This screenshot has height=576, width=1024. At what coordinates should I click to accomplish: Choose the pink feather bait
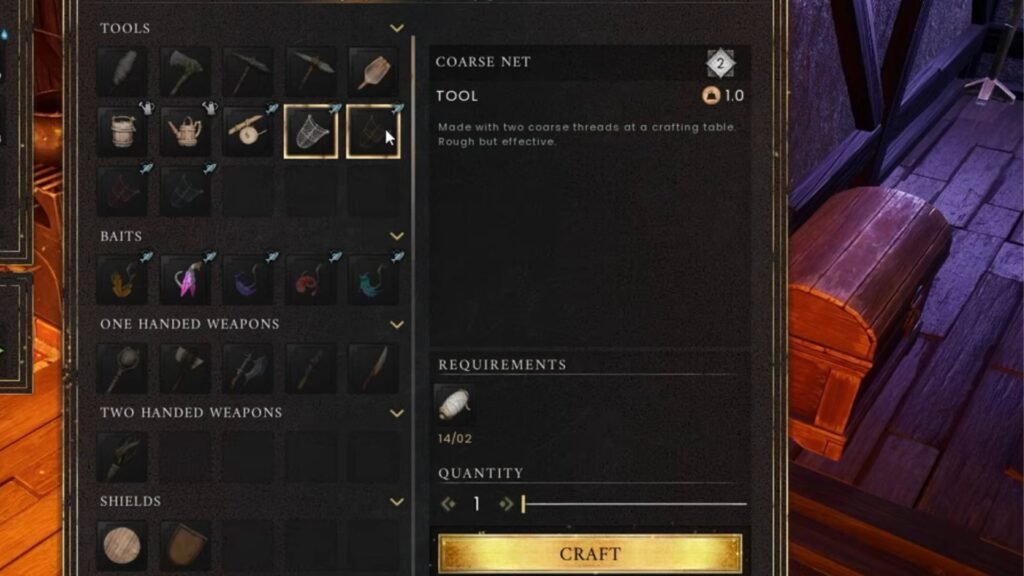[x=185, y=280]
